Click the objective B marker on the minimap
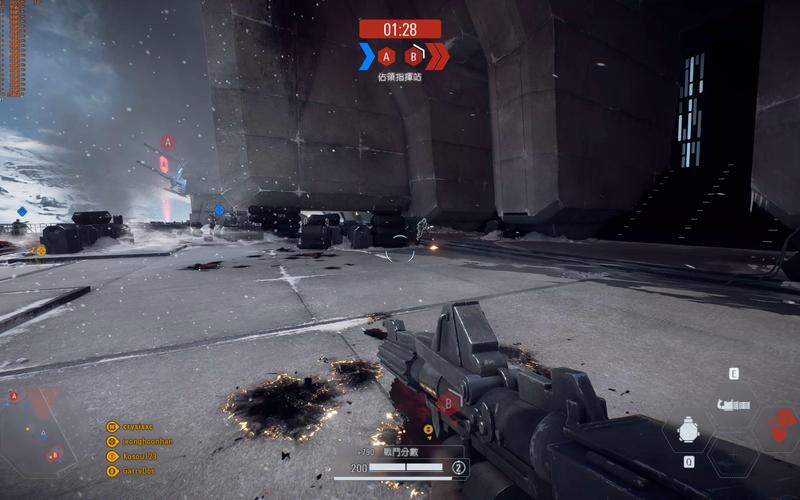Viewport: 800px width, 500px height. pyautogui.click(x=54, y=455)
